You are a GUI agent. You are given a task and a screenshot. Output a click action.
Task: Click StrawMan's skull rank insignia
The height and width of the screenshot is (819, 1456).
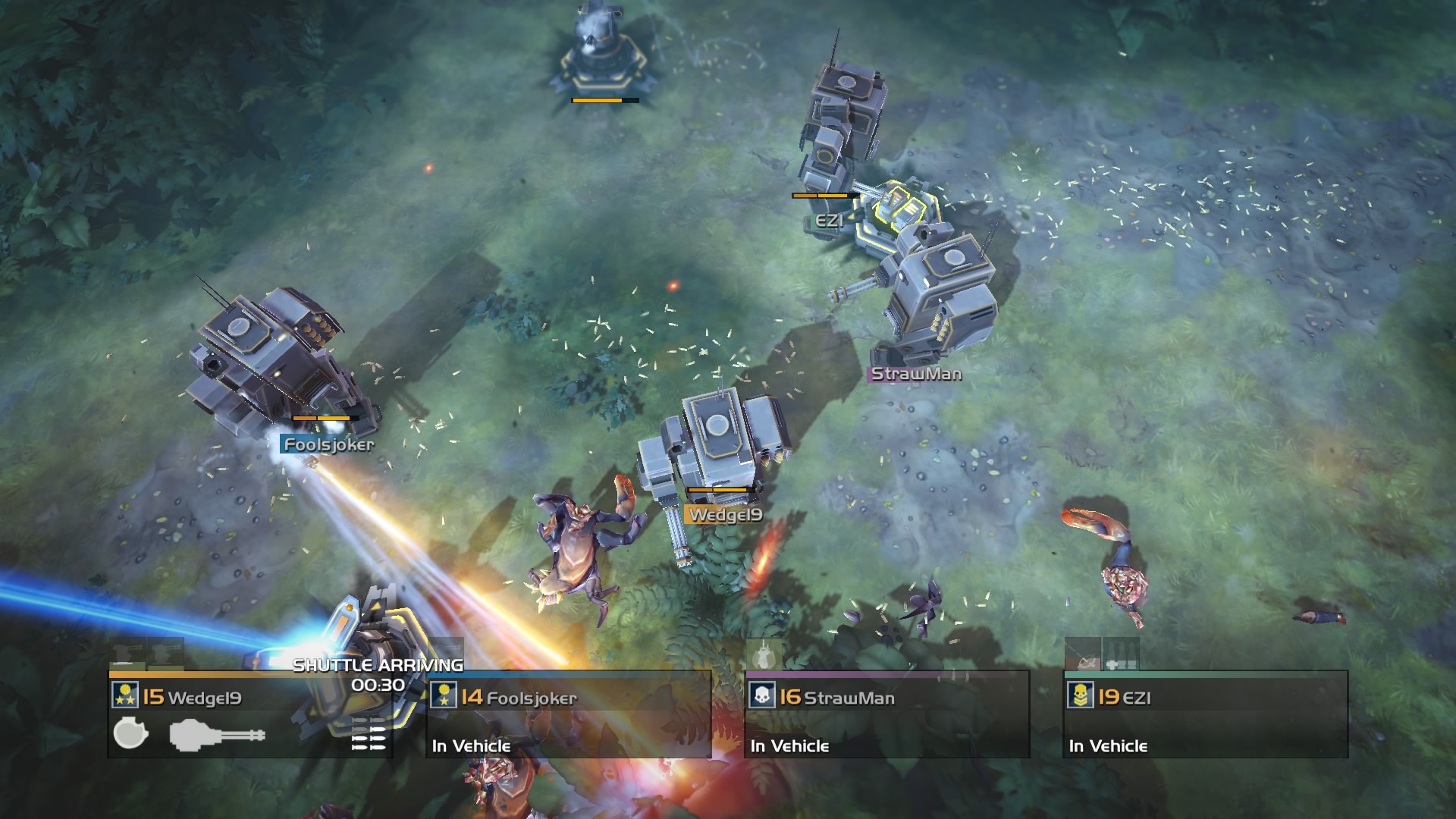[762, 696]
